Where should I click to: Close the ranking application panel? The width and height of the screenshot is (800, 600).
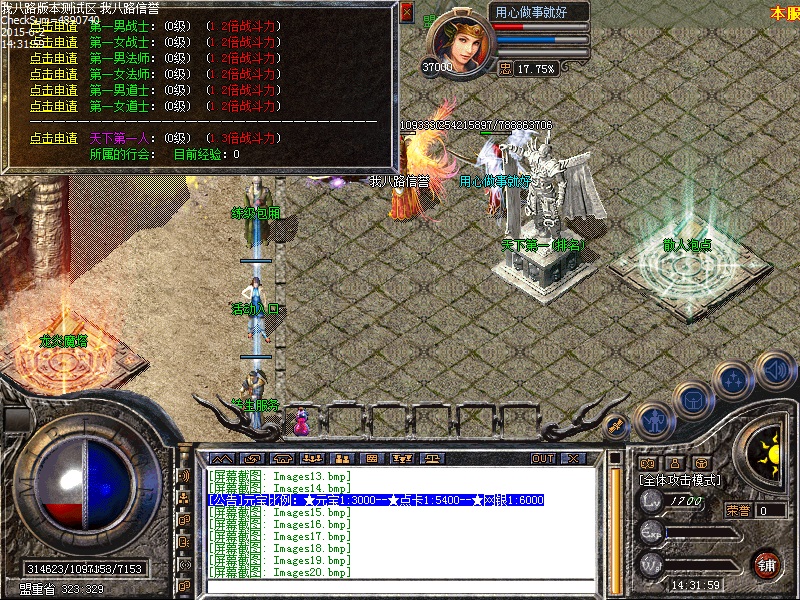click(406, 13)
